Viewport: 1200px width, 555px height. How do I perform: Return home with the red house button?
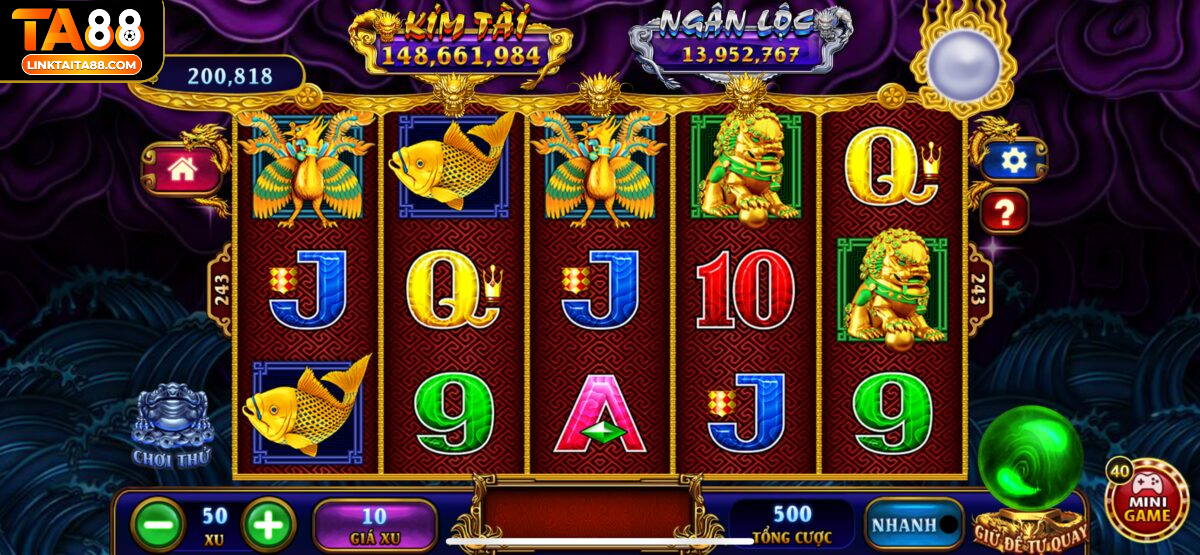coord(182,168)
